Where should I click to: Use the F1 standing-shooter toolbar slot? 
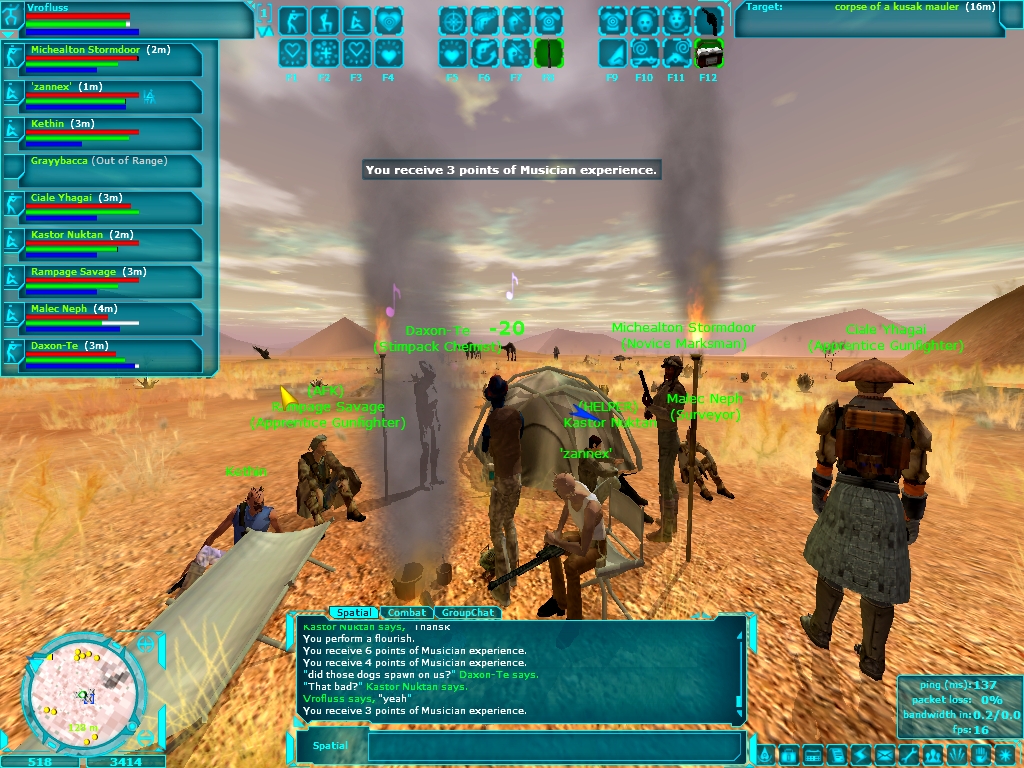tap(292, 21)
